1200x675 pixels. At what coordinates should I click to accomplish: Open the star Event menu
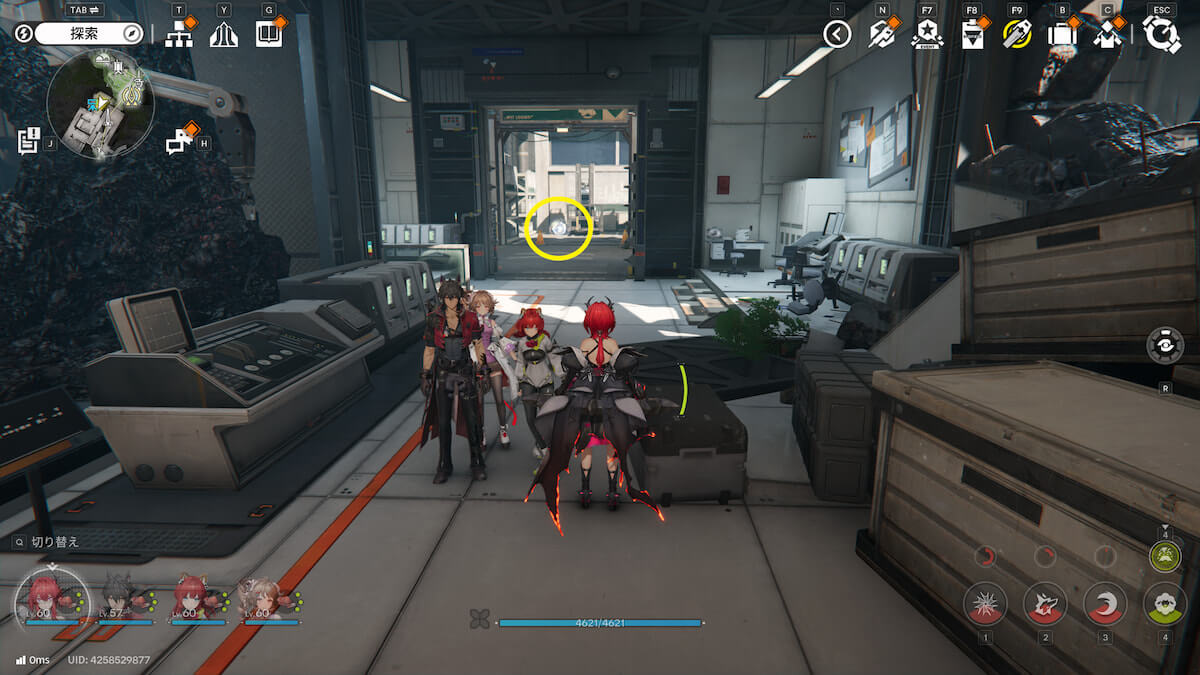pyautogui.click(x=927, y=36)
